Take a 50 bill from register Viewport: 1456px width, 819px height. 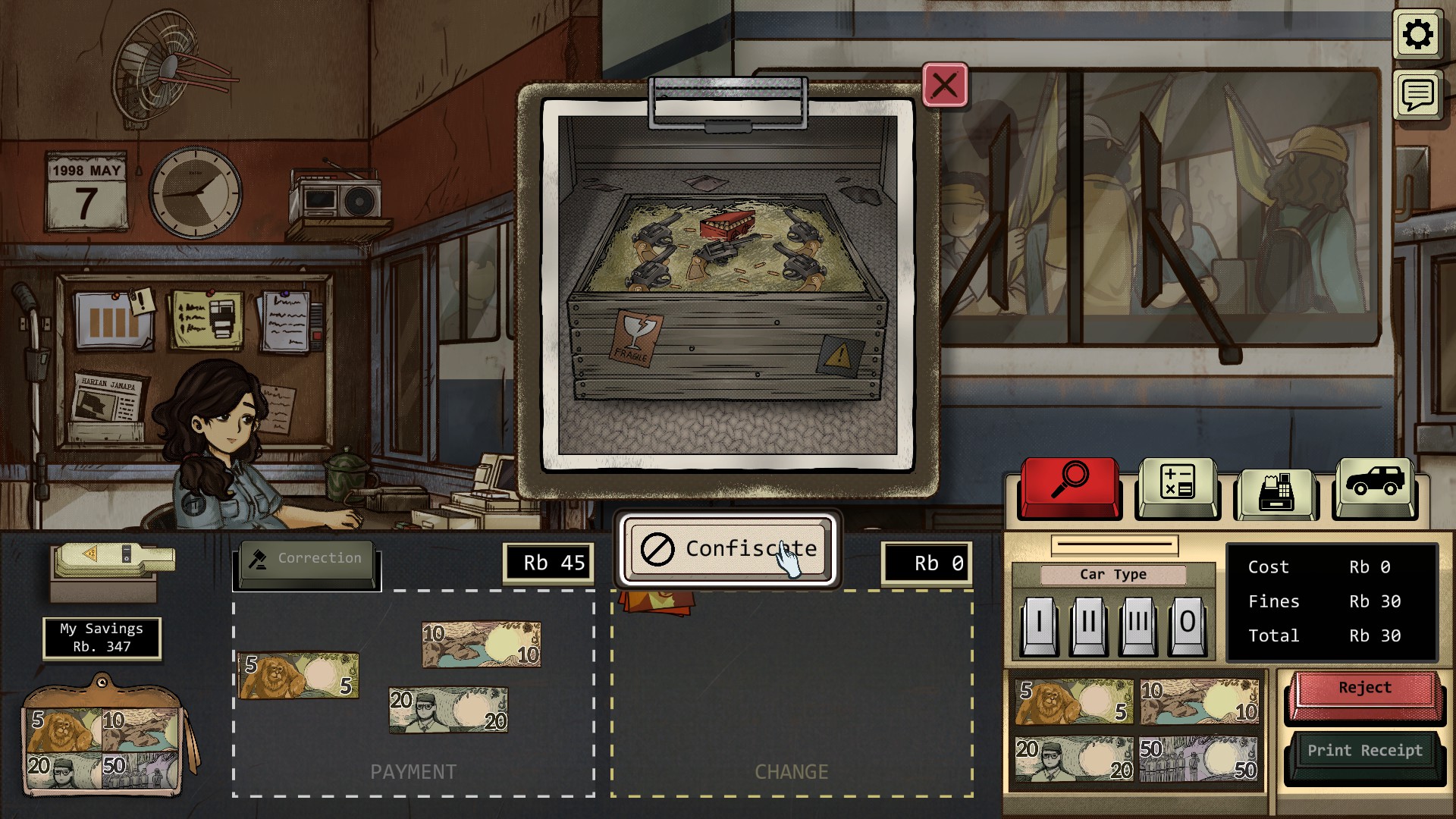pos(1198,759)
